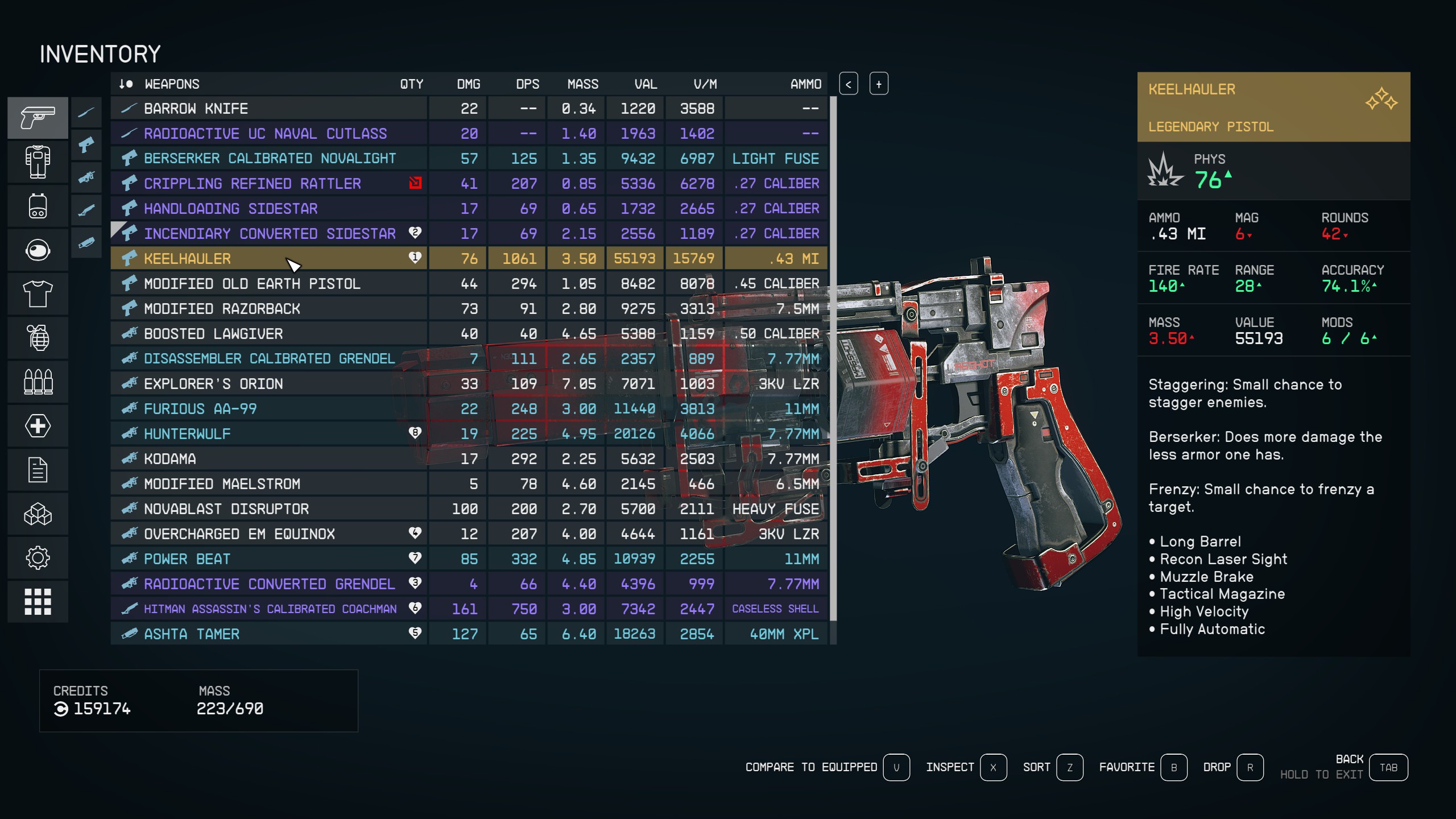
Task: Choose the Berserker Calibrated Novalight weapon
Action: pyautogui.click(x=270, y=159)
